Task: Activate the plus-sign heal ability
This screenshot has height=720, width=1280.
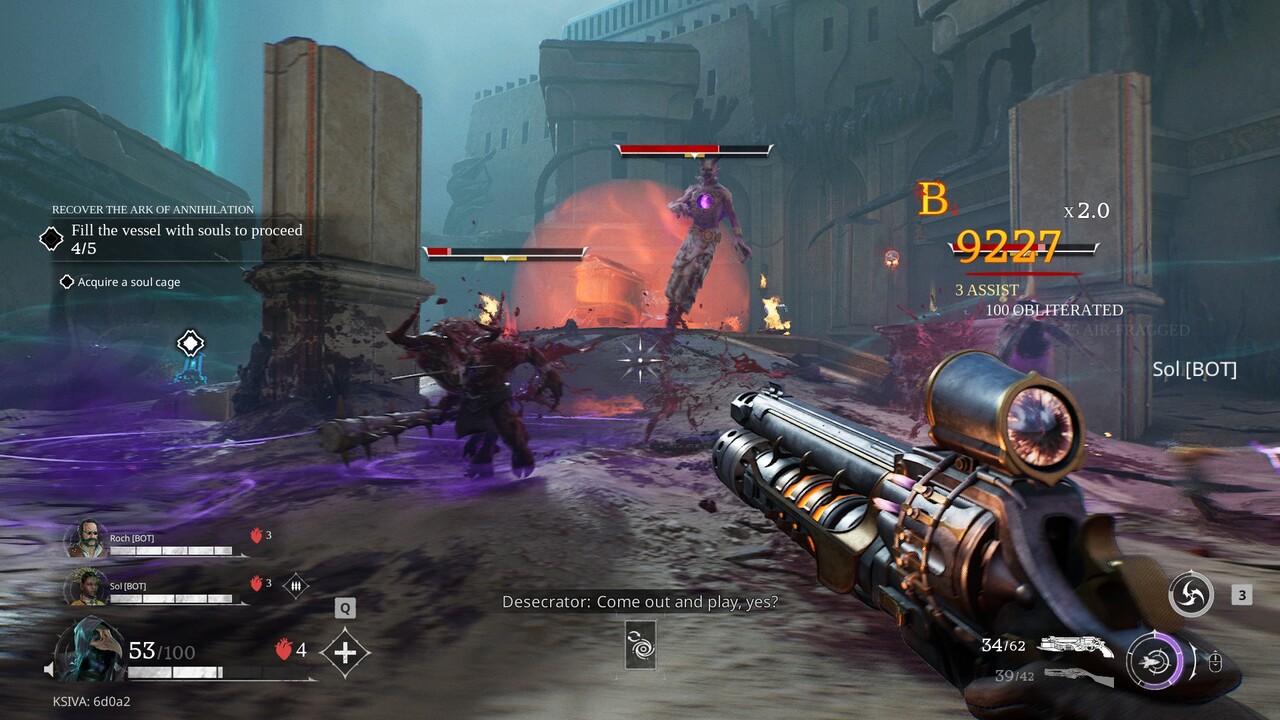Action: (345, 653)
